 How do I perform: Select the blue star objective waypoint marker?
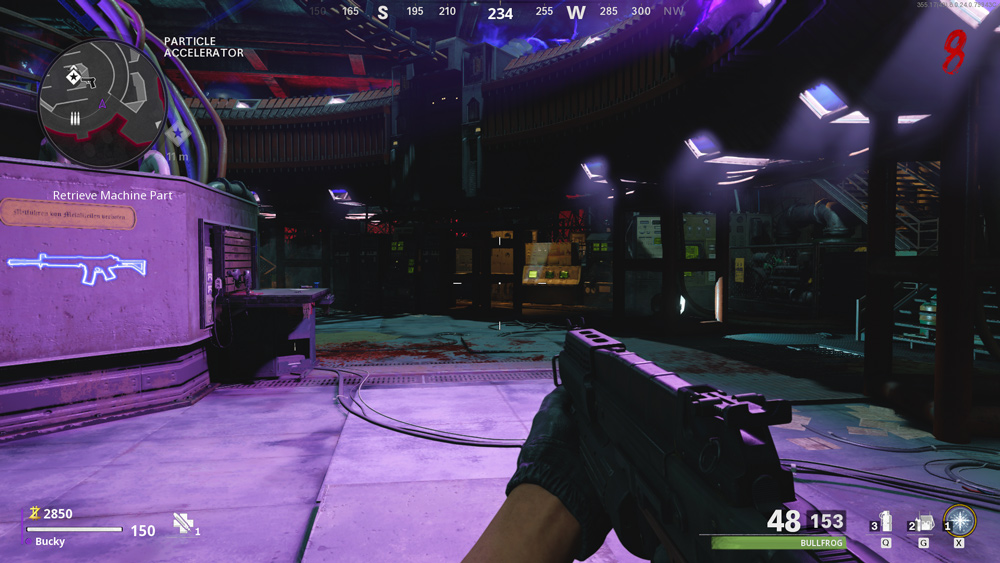(178, 133)
